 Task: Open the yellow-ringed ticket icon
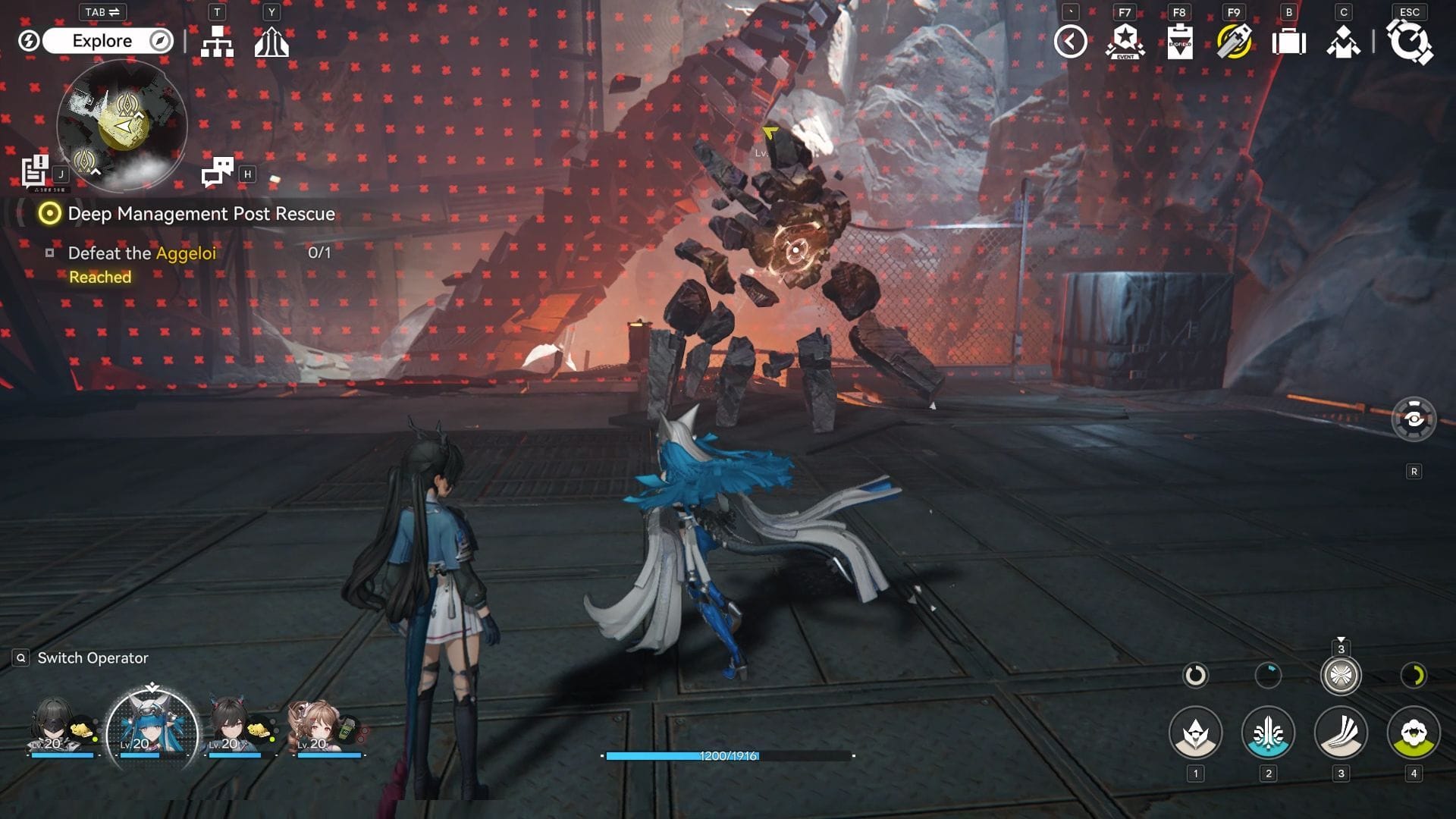[1234, 42]
